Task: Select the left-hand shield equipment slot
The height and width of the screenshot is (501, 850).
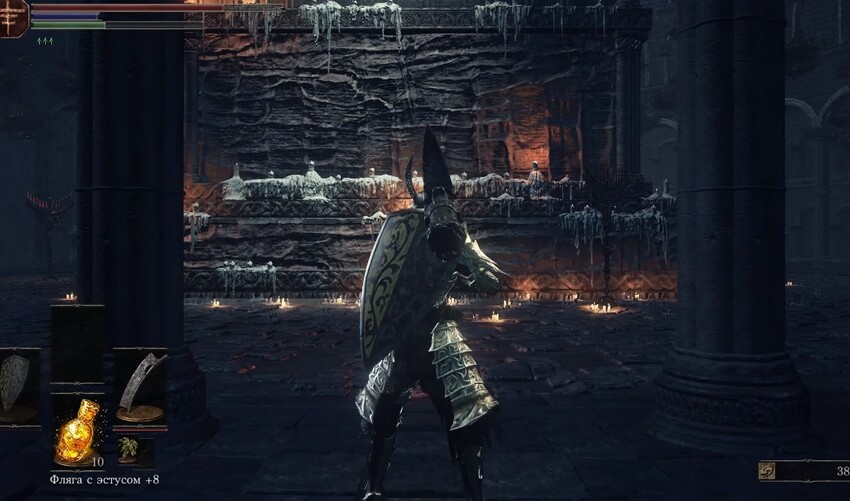Action: point(17,385)
